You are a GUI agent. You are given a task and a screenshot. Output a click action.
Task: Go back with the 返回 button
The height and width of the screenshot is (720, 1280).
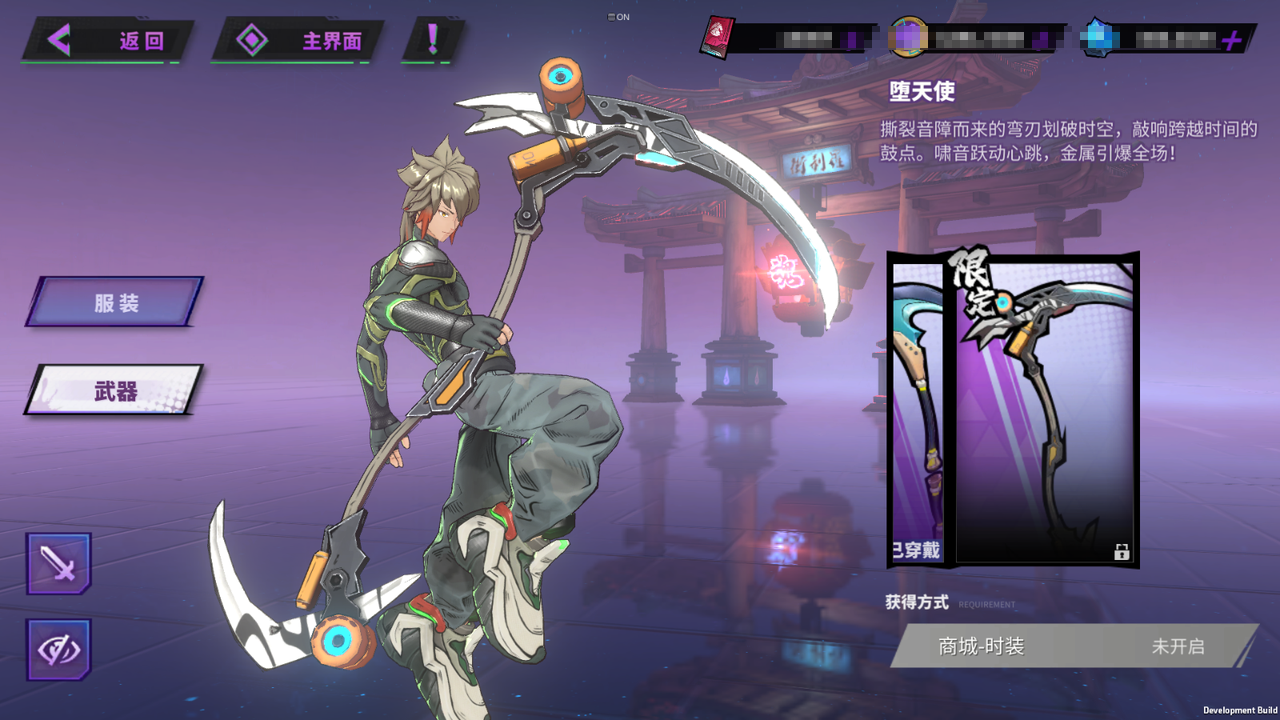107,41
